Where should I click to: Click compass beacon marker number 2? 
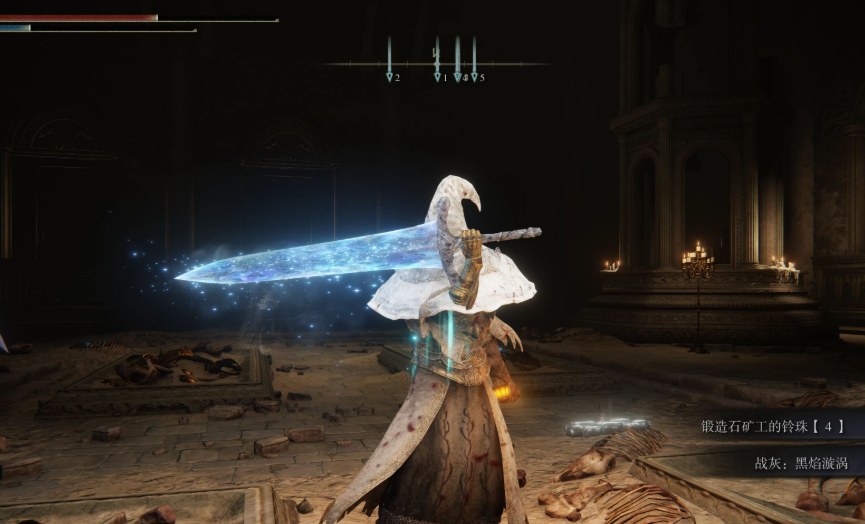390,74
